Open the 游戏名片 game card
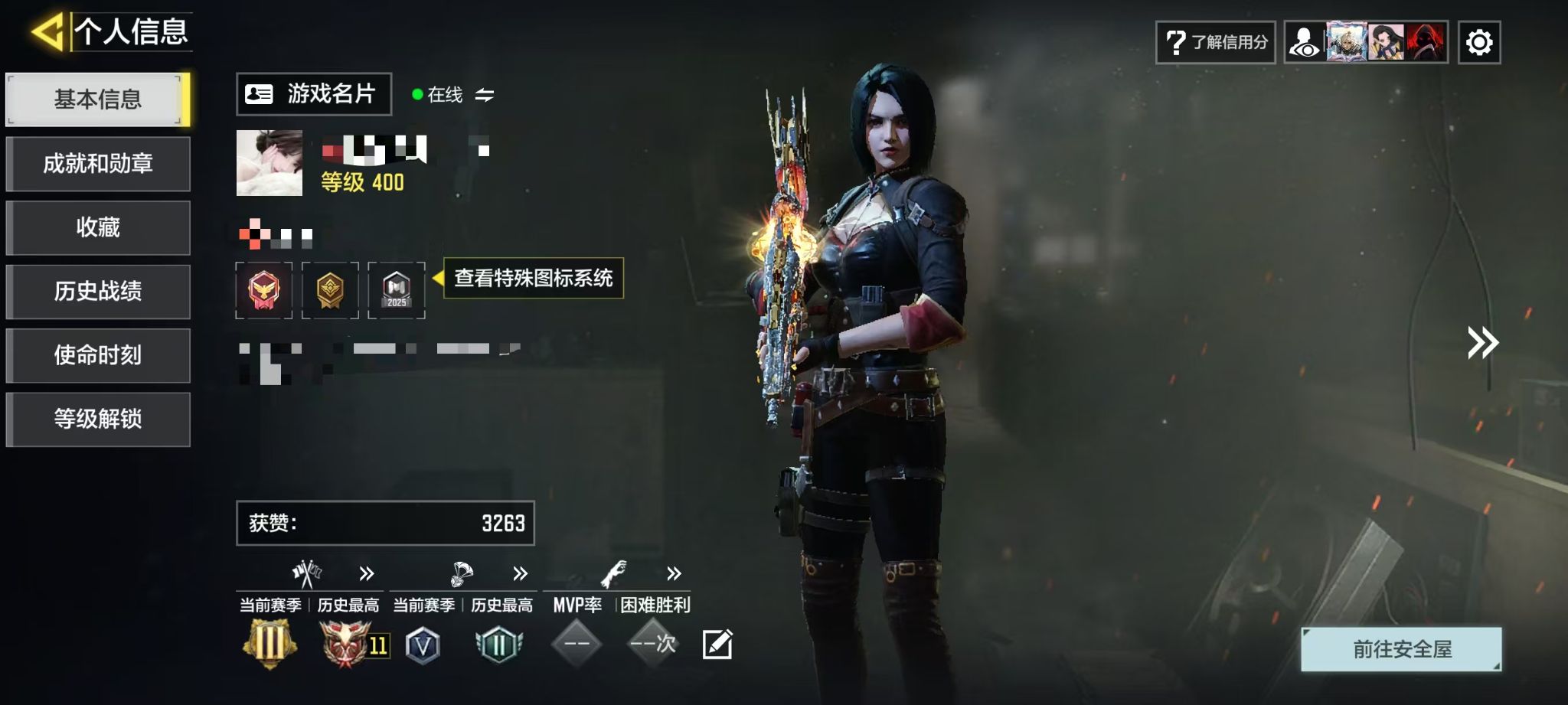This screenshot has width=1568, height=705. [314, 94]
